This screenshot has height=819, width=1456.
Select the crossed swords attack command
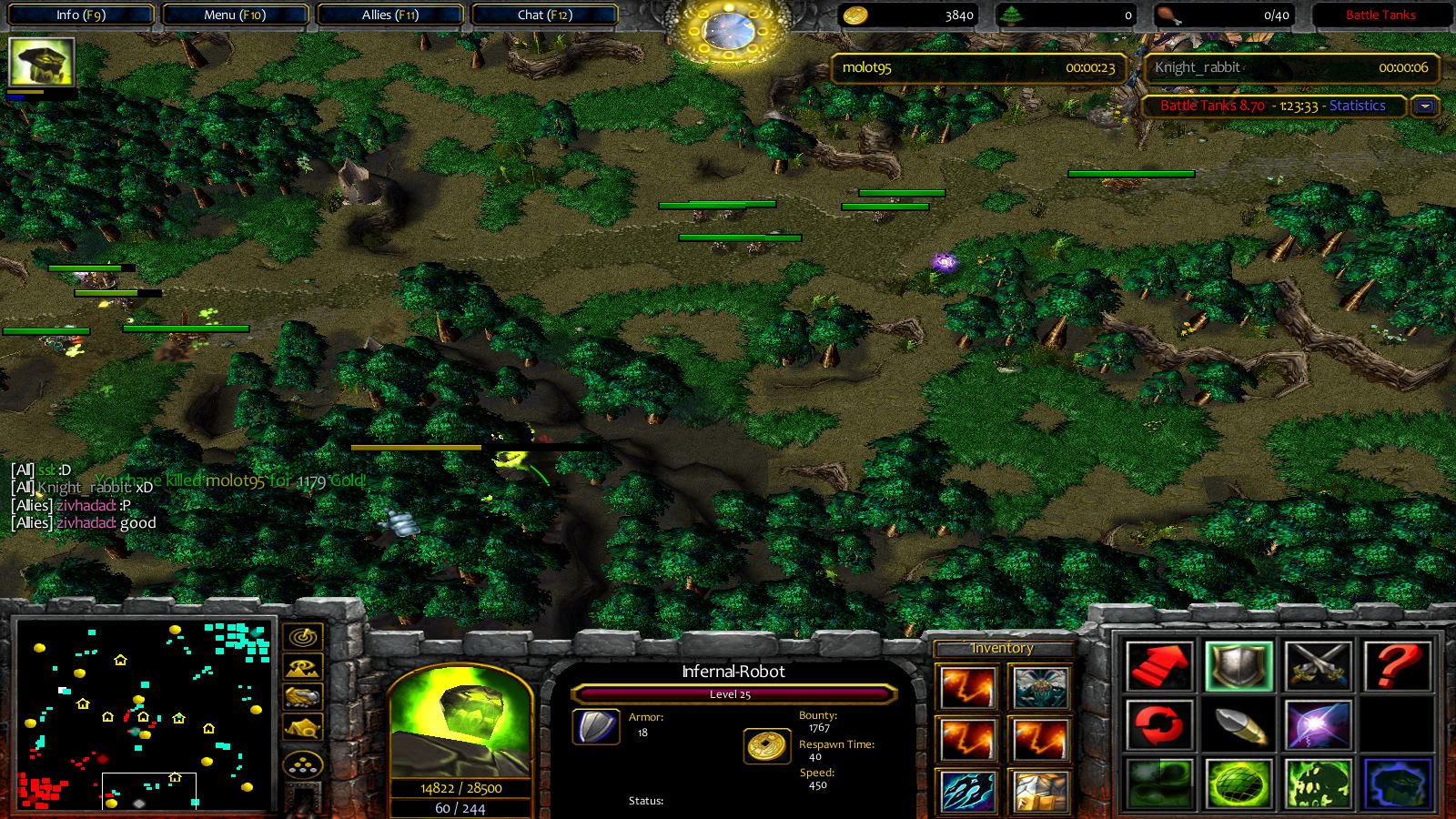tap(1318, 666)
